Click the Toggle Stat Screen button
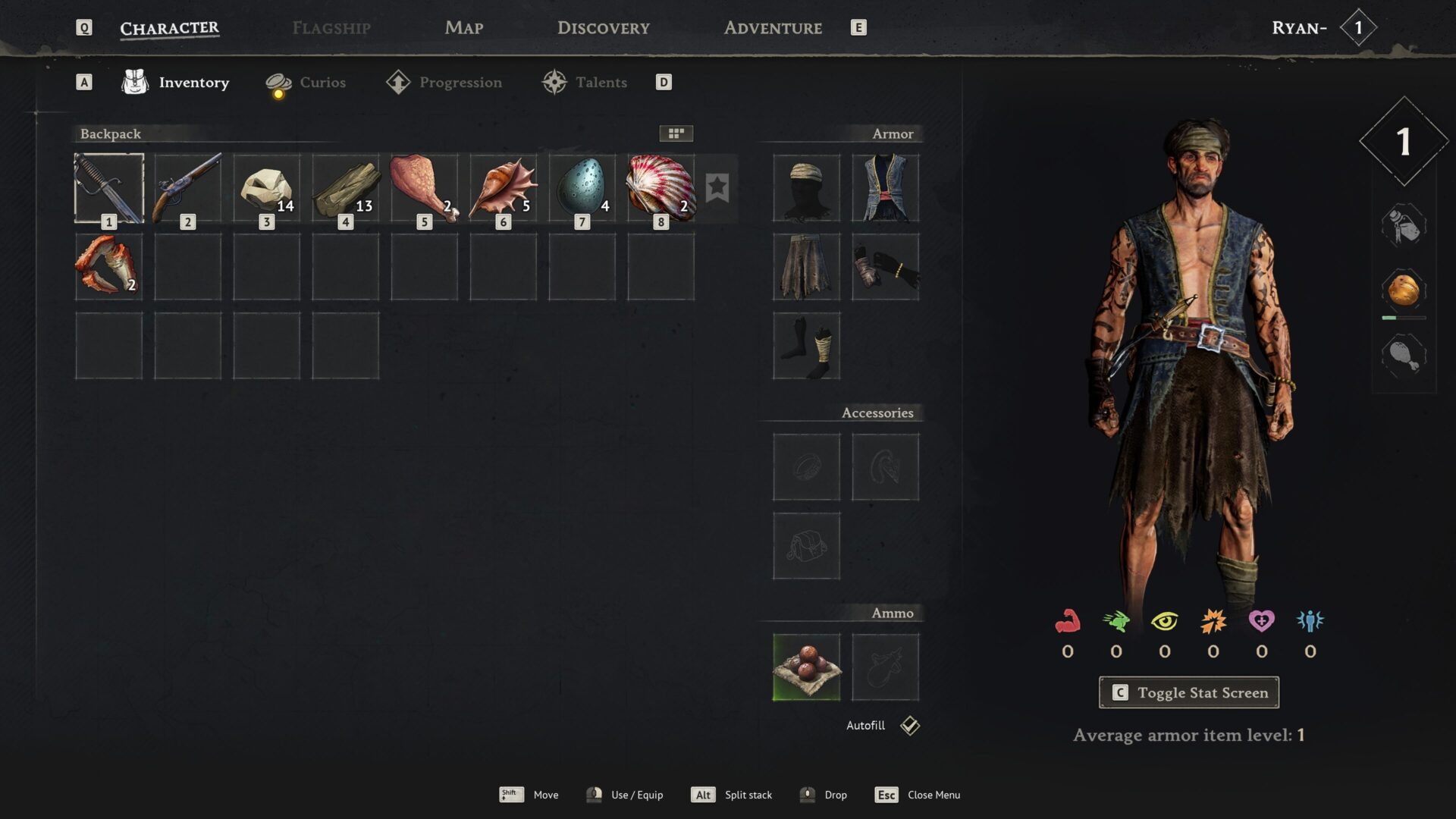 coord(1188,692)
